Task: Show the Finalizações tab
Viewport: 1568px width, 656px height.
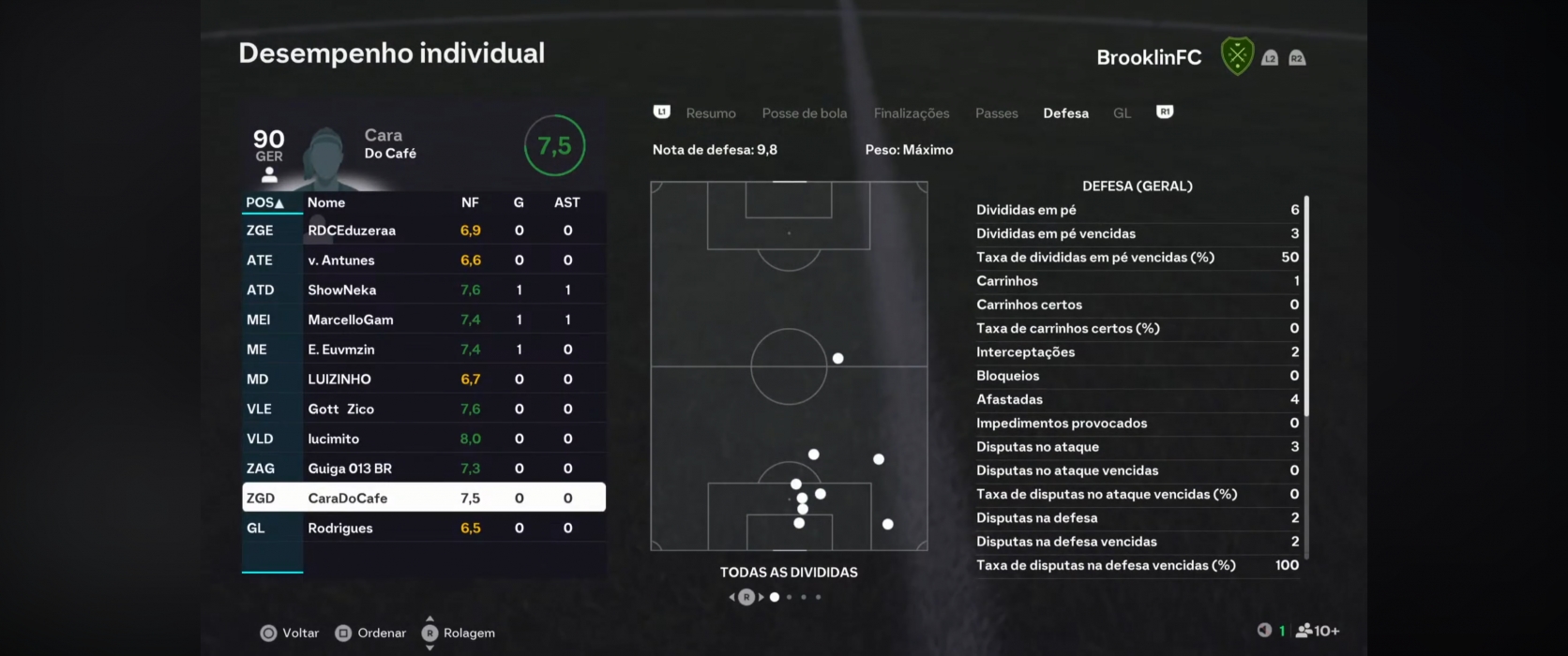Action: point(911,113)
